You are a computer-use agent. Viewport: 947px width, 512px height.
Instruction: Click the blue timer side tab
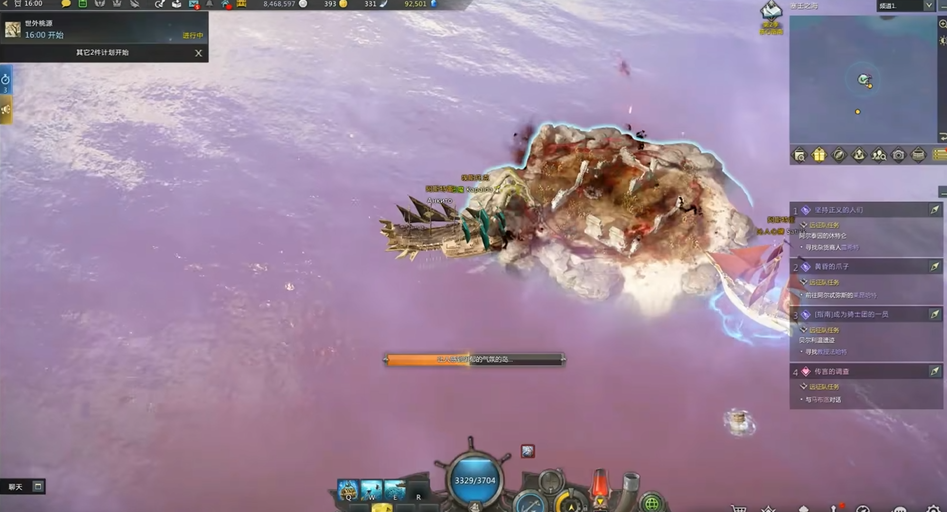pos(6,80)
